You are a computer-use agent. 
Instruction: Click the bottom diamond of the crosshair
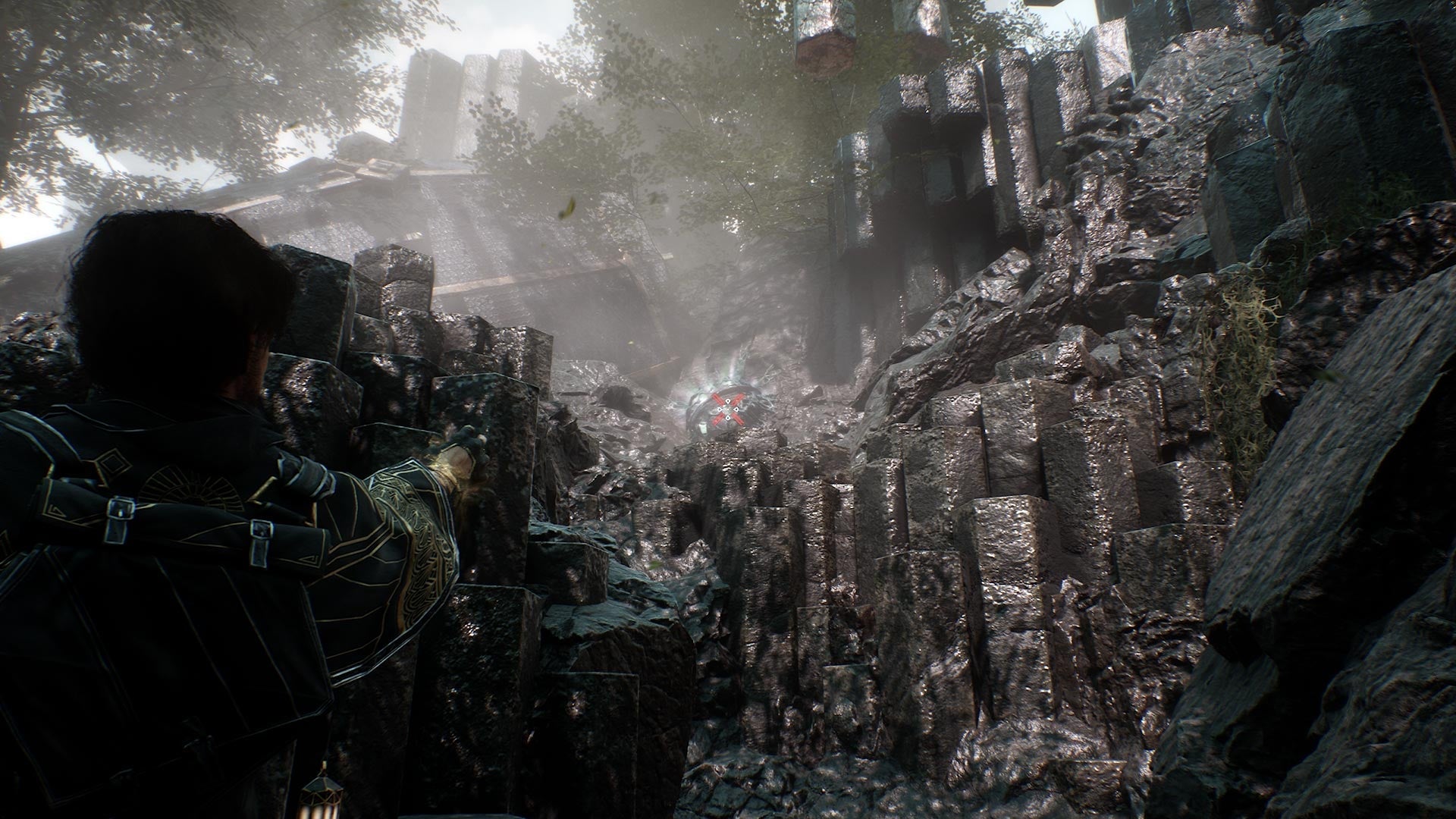point(728,418)
